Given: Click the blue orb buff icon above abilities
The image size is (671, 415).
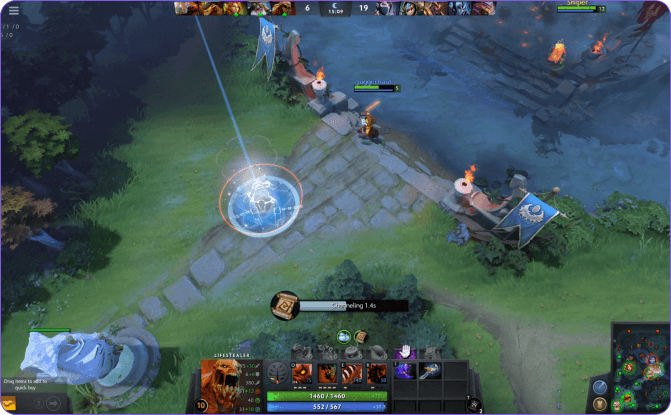Looking at the screenshot, I should (344, 337).
